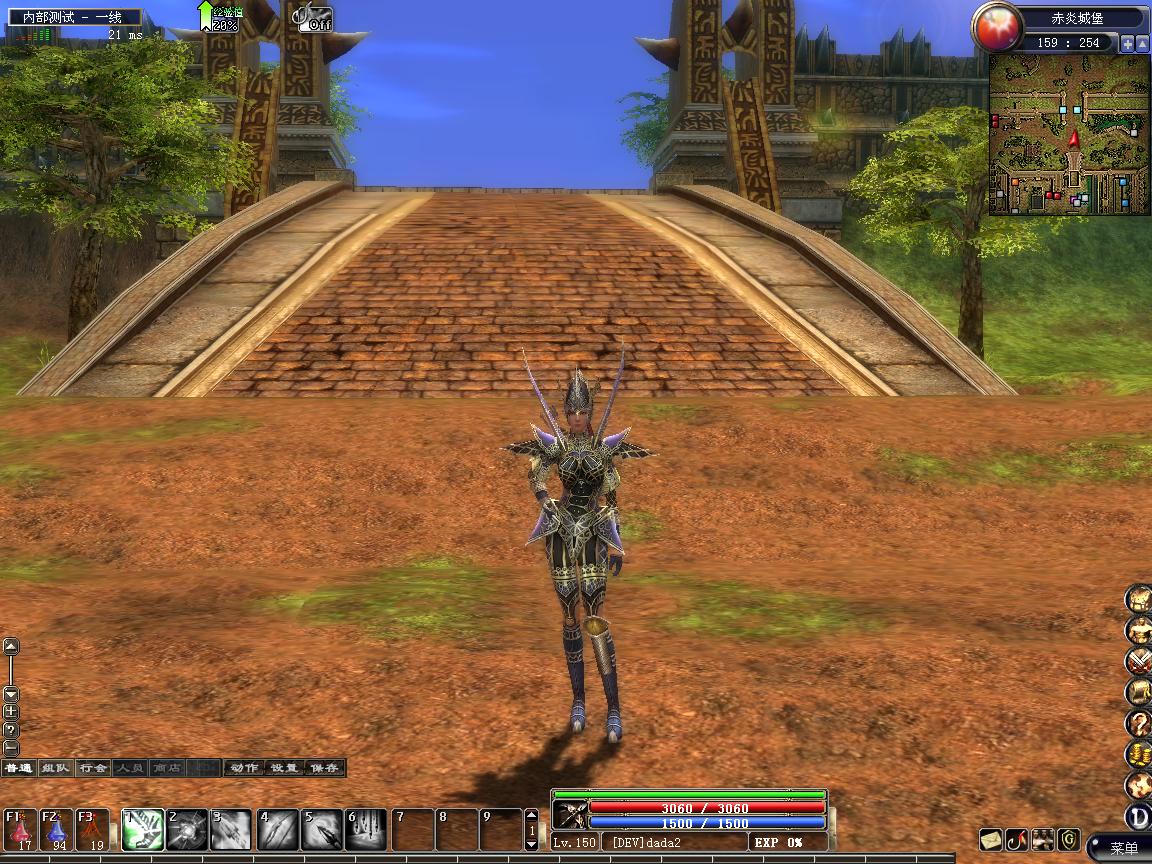
Task: Switch chat to the 普通 tab
Action: point(19,768)
